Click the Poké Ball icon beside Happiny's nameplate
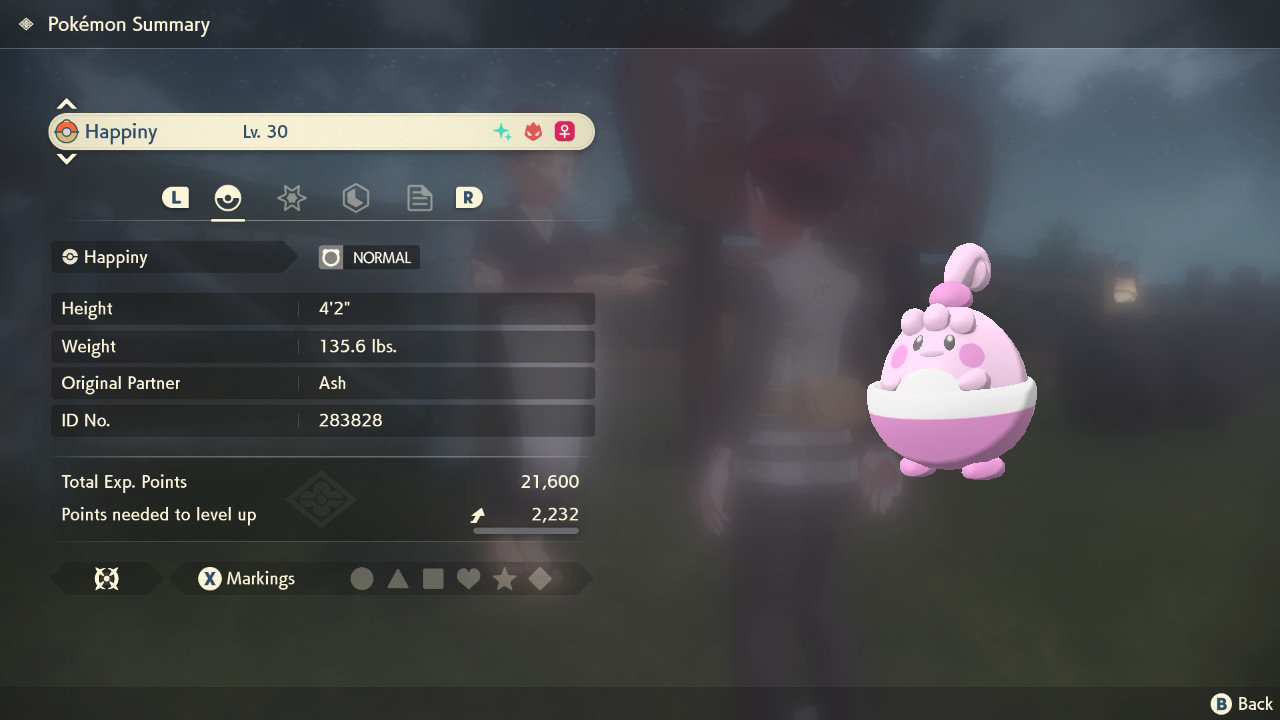Viewport: 1280px width, 720px height. click(x=69, y=131)
